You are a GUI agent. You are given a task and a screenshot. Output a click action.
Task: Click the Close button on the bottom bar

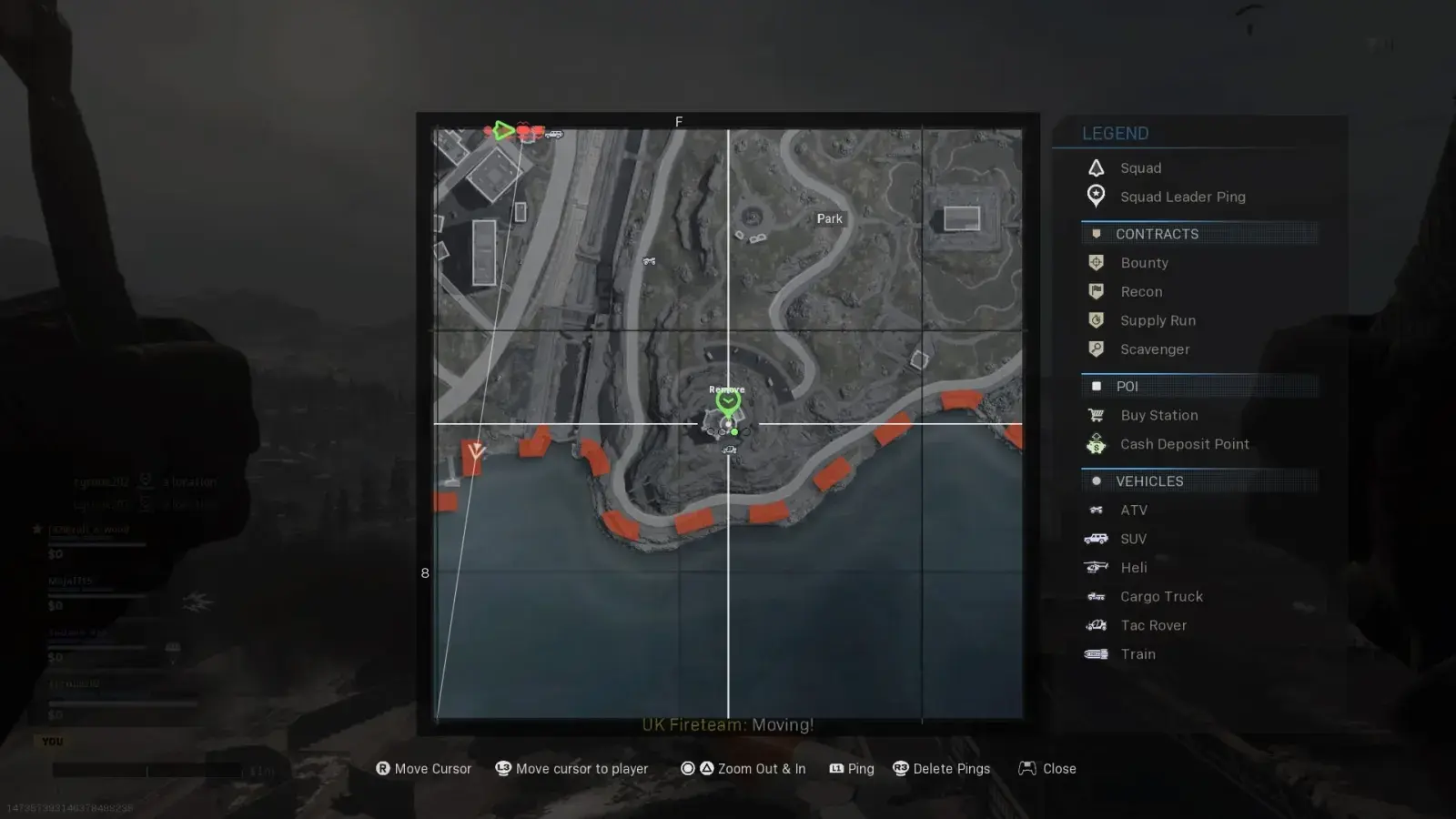click(1046, 768)
